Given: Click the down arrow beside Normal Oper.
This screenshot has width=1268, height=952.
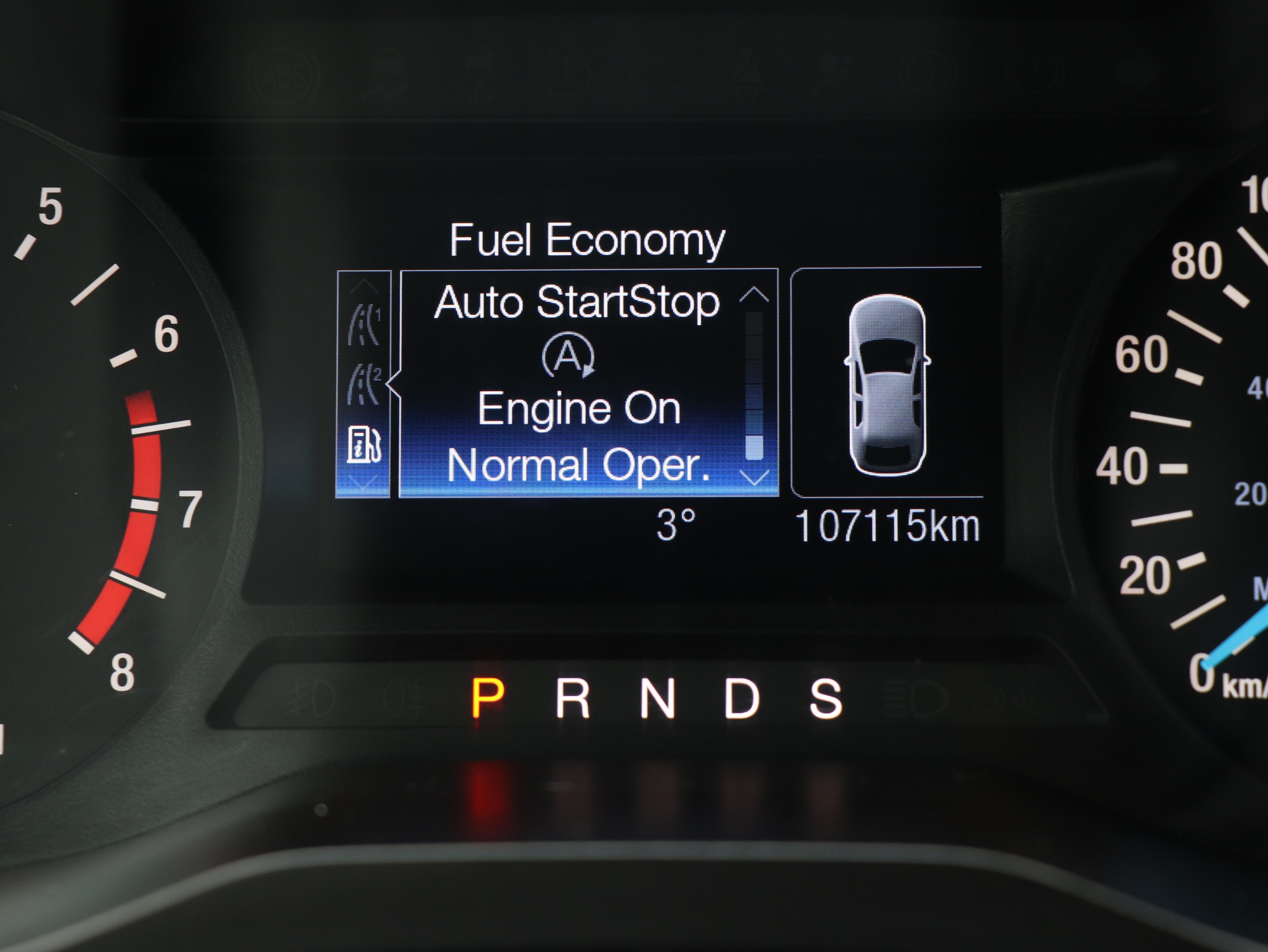Looking at the screenshot, I should 754,477.
